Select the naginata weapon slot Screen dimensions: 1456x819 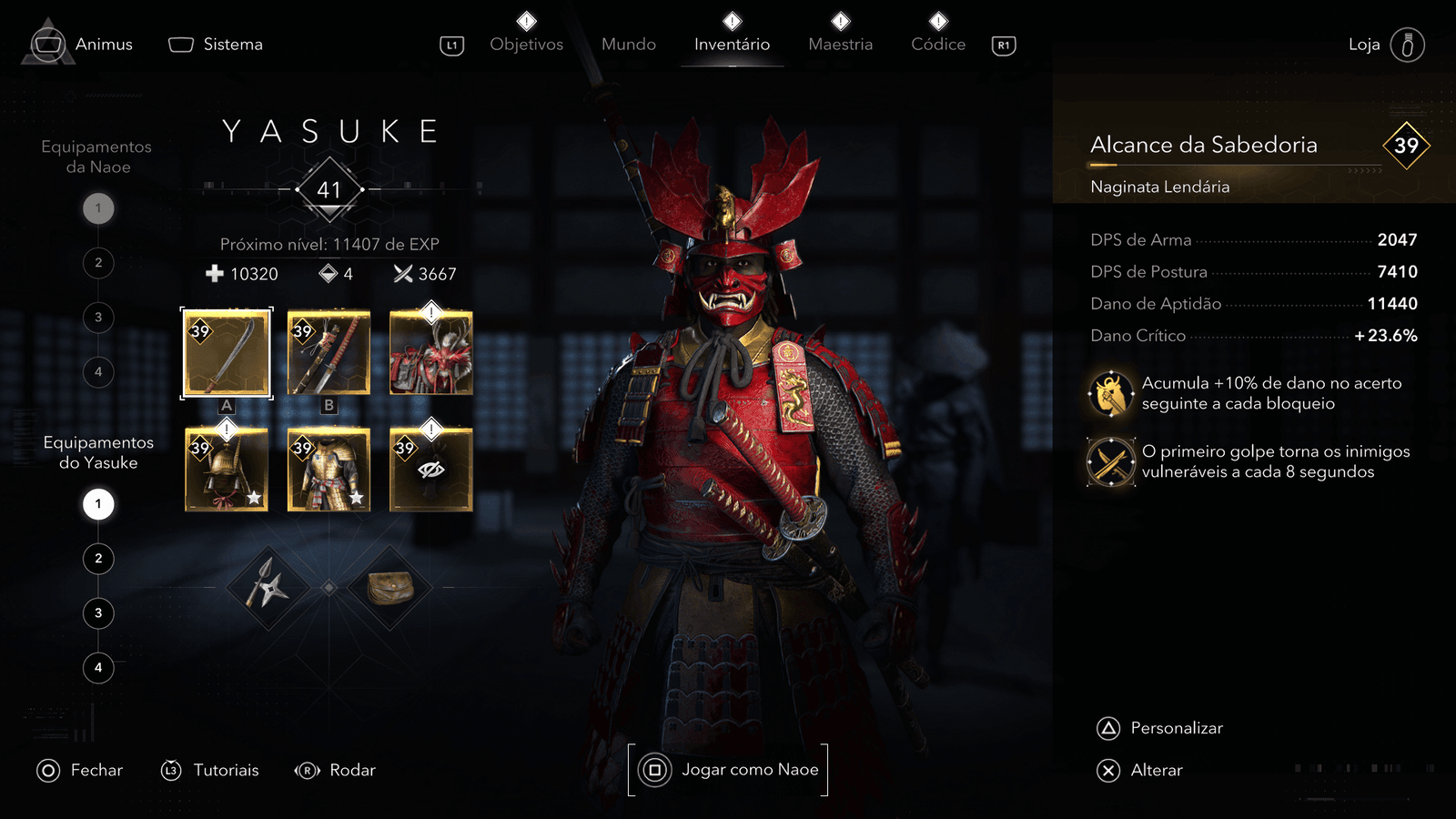coord(227,353)
